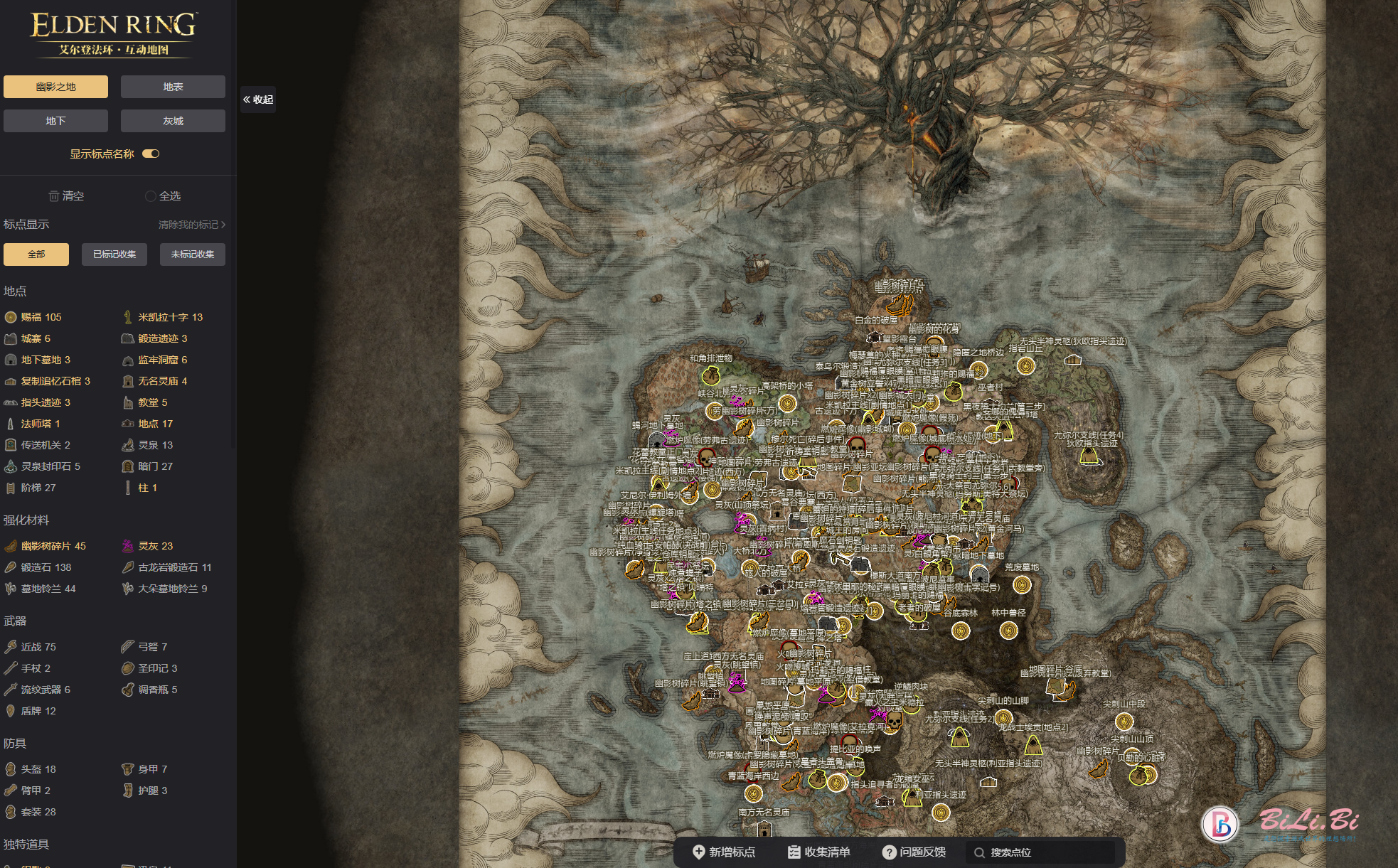The image size is (1398, 868).
Task: Open 问题反馈 feedback
Action: (x=914, y=852)
